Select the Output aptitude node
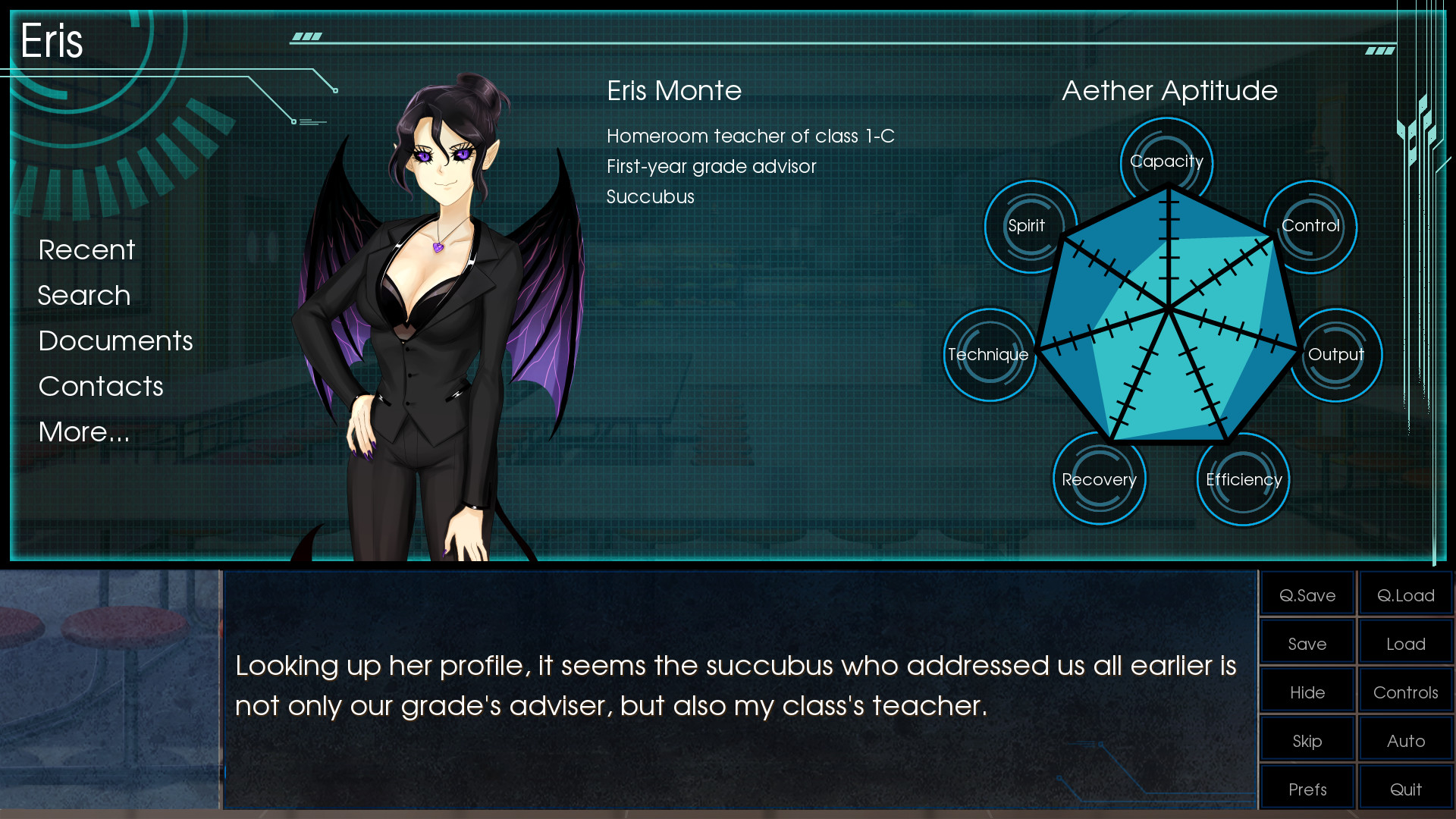 (x=1336, y=354)
